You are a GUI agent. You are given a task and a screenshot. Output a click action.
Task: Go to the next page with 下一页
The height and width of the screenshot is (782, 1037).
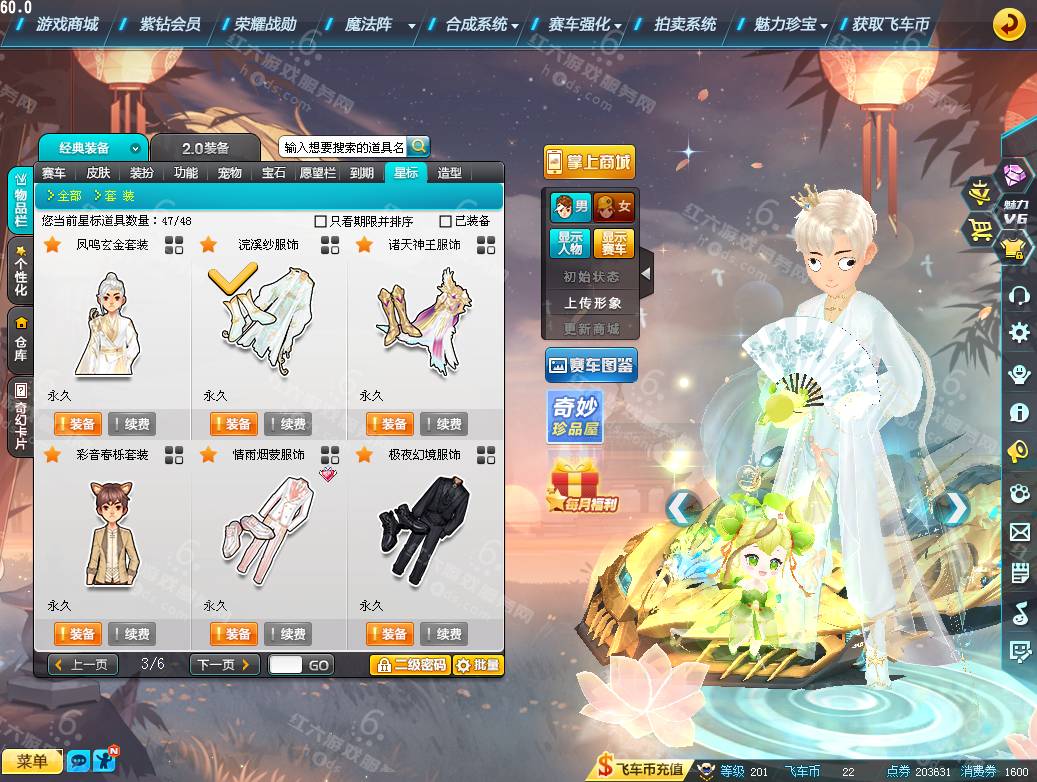225,665
